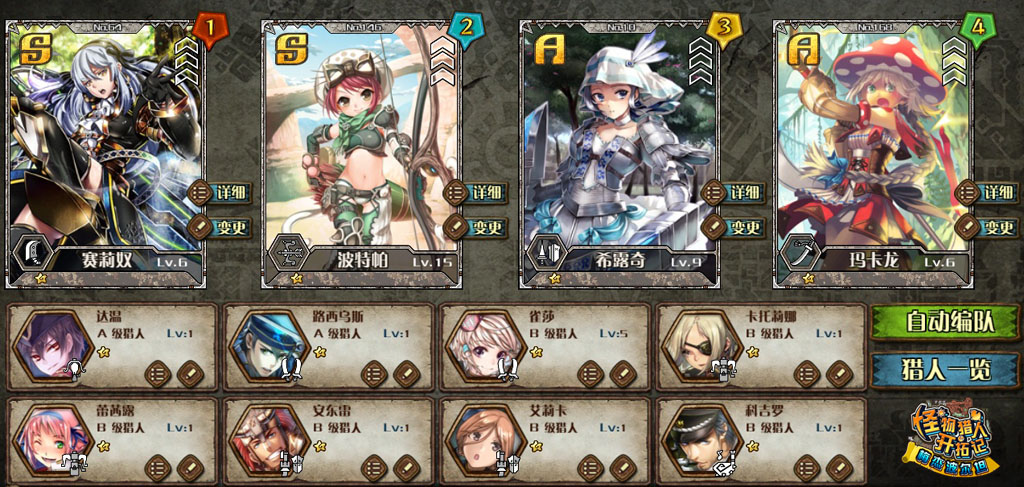Open the details list icon for 艾莉卡
This screenshot has width=1024, height=487.
tap(591, 466)
